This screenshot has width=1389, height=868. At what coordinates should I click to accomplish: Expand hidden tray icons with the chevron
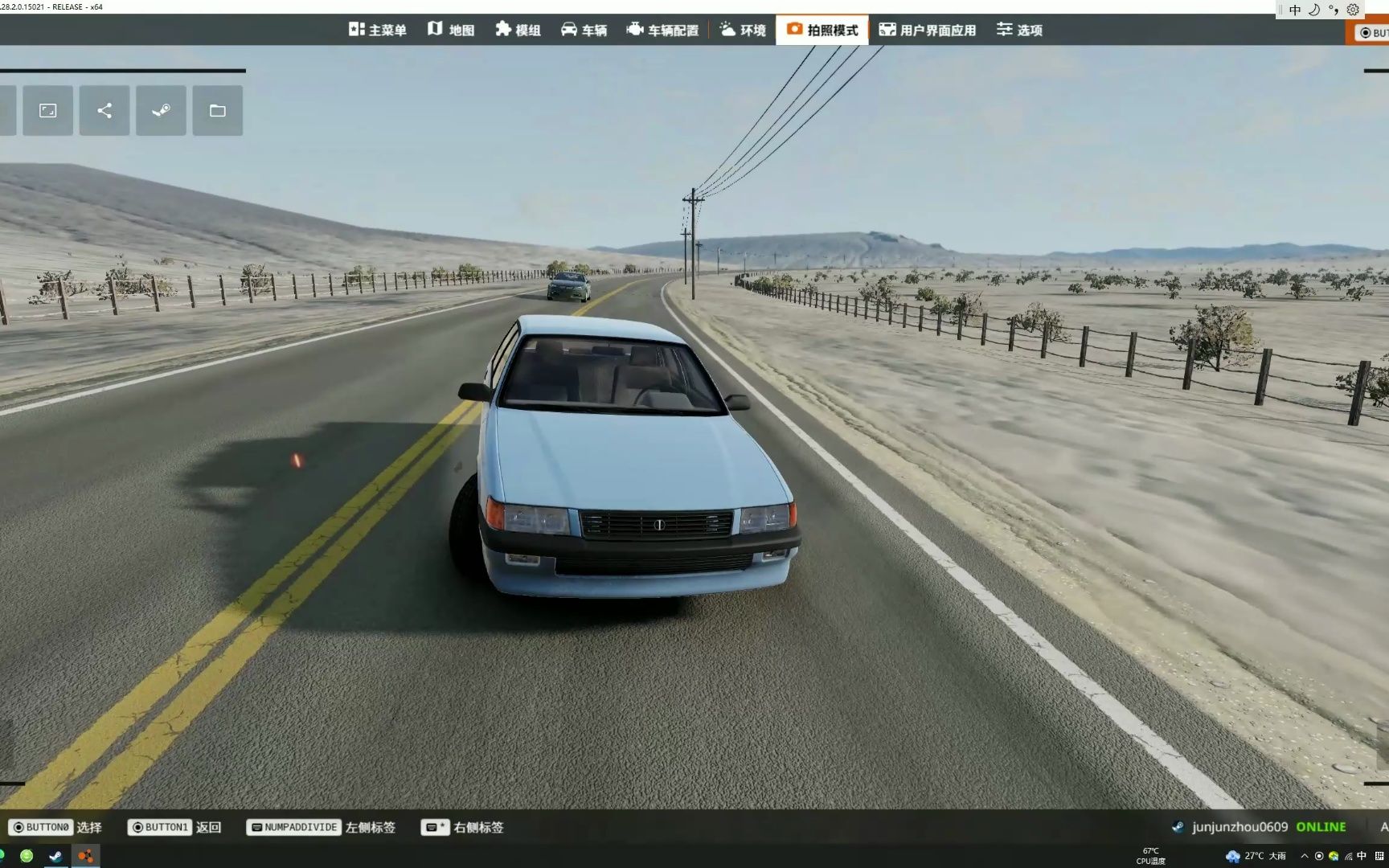(x=1302, y=857)
